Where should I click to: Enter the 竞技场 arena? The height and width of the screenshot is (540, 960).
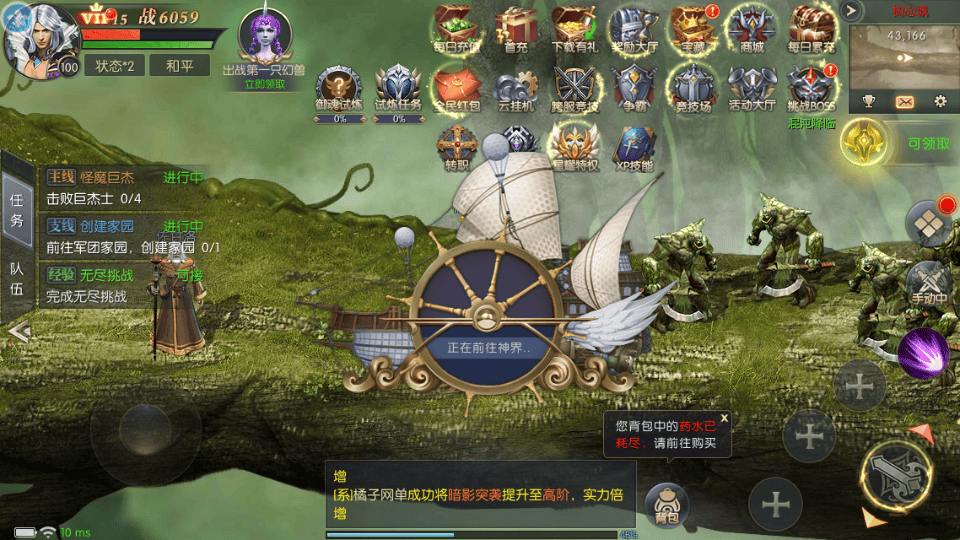click(692, 88)
